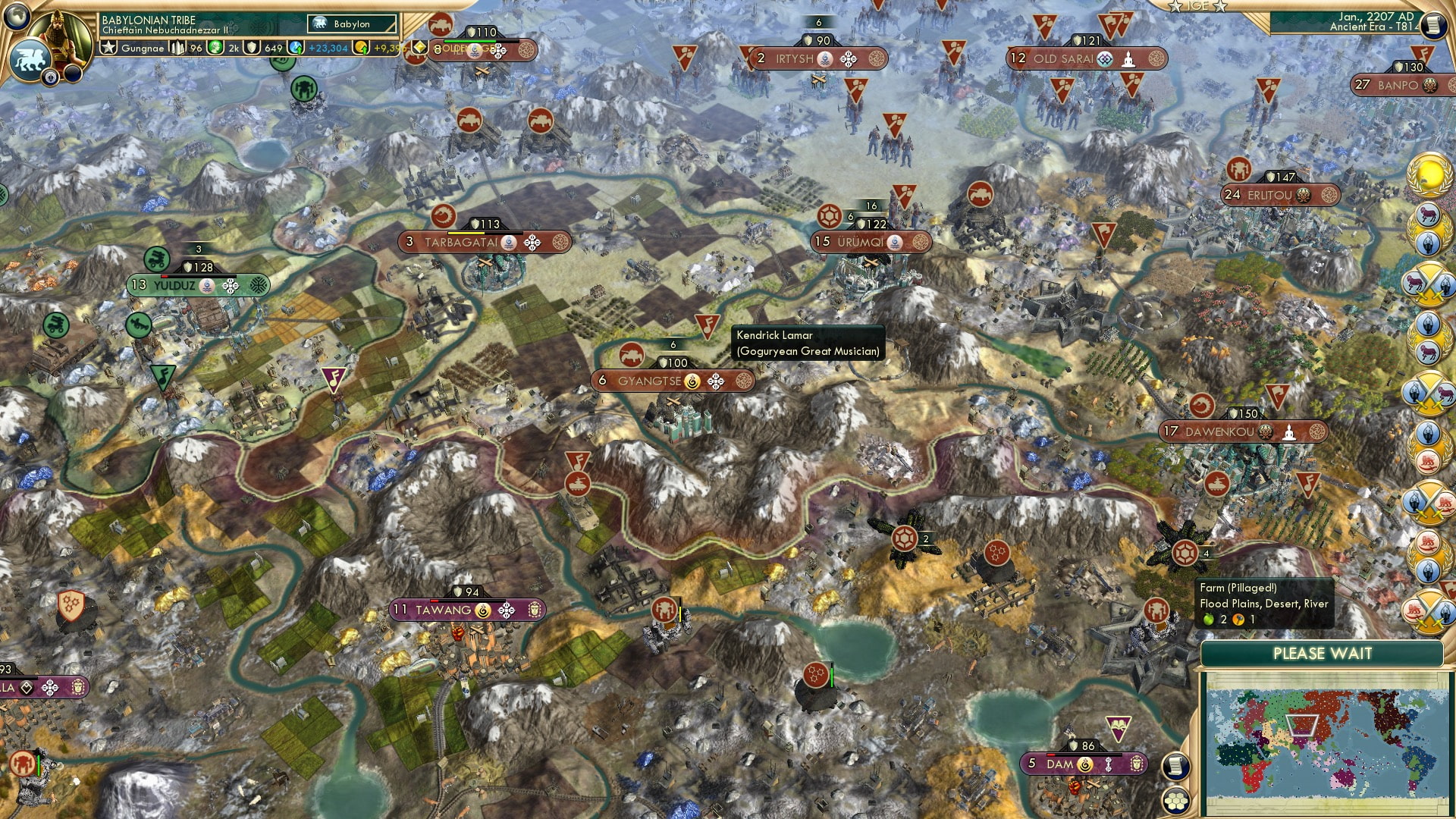Image resolution: width=1456 pixels, height=819 pixels.
Task: Click the gold income coin icon
Action: pyautogui.click(x=362, y=48)
